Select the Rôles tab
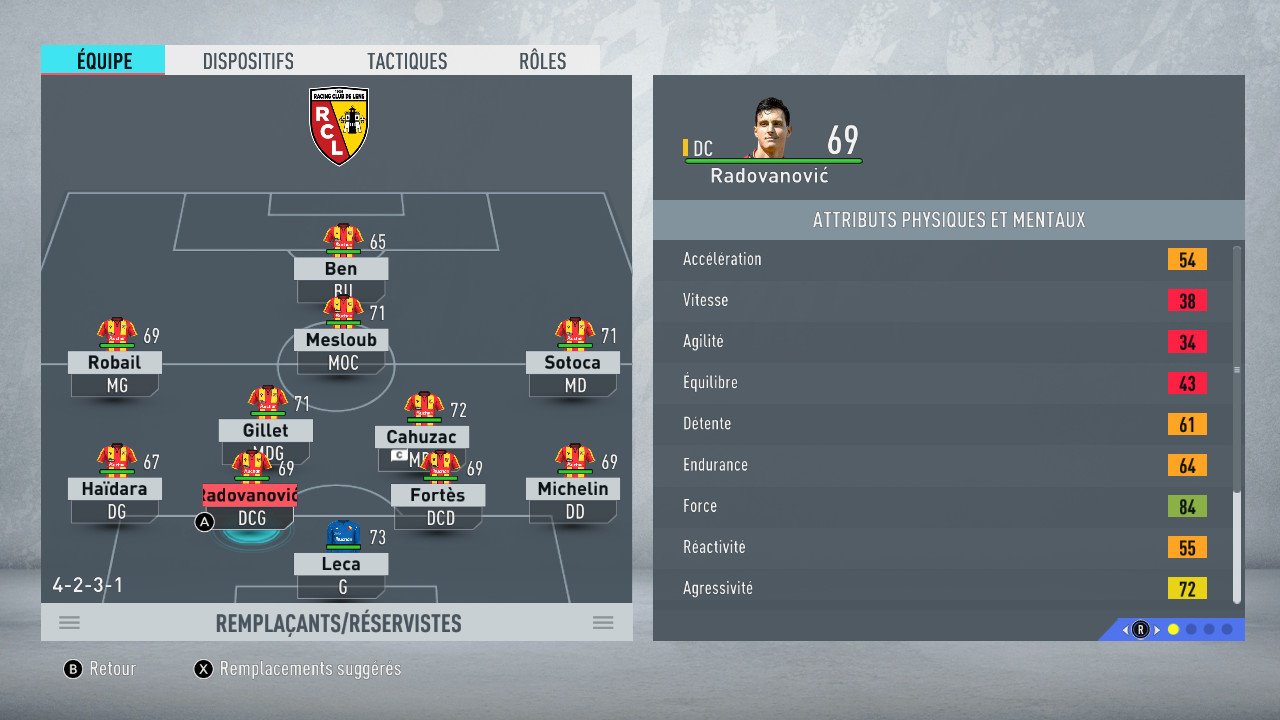1280x720 pixels. [542, 61]
